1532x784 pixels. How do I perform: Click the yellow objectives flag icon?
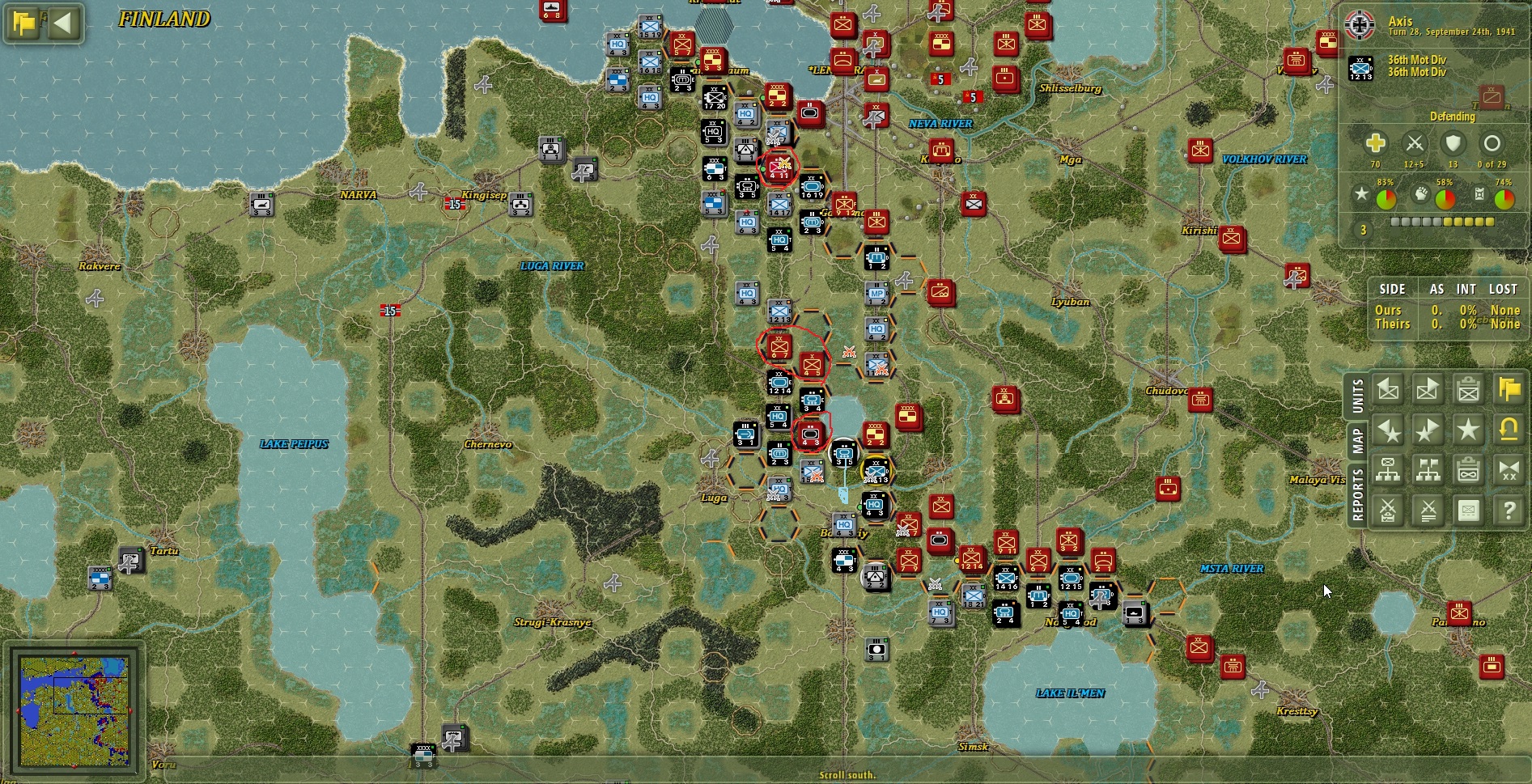click(1507, 390)
